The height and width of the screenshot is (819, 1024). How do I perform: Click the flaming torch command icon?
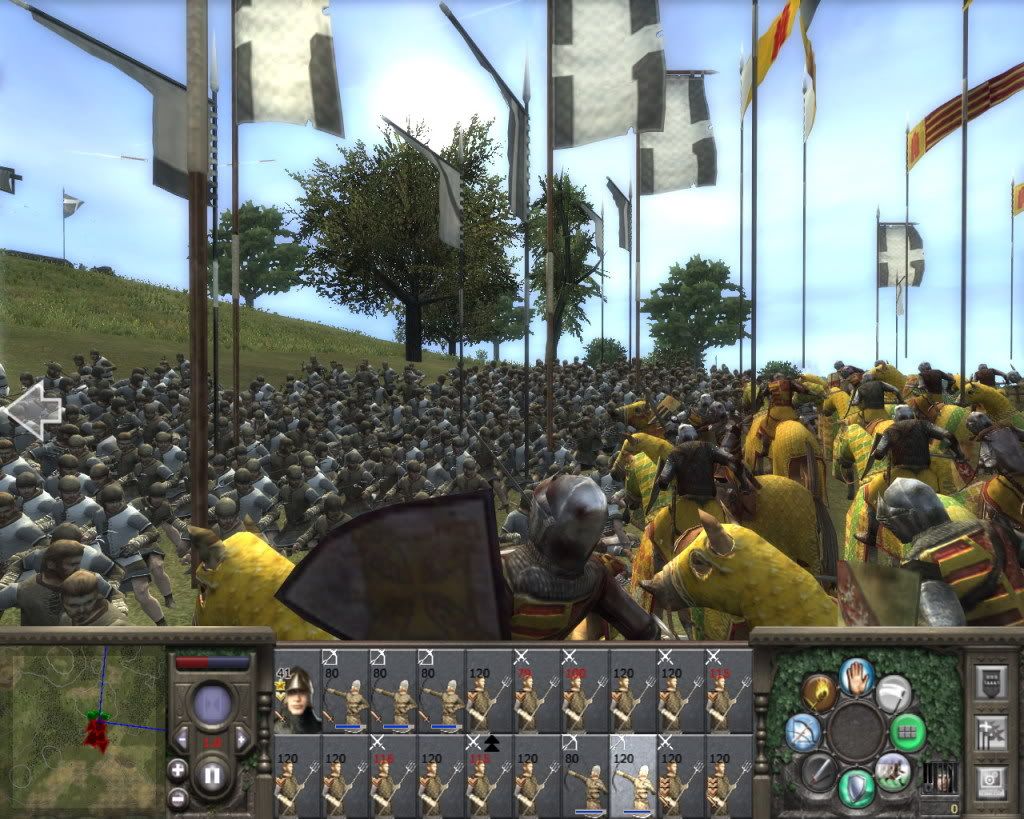tap(819, 692)
